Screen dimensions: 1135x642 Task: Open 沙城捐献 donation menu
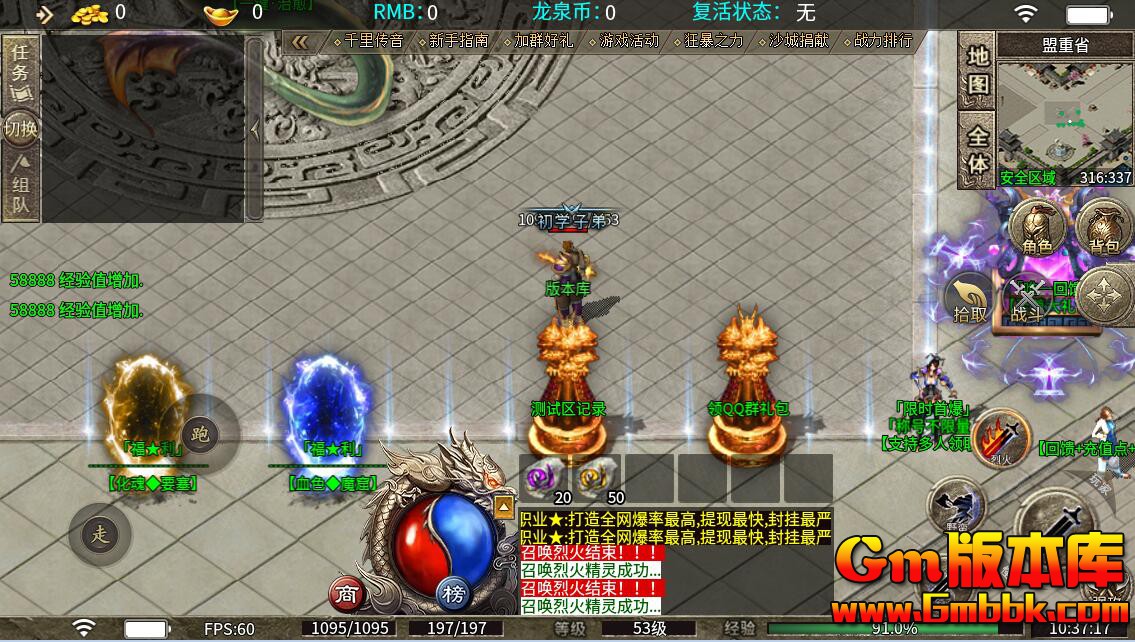(799, 41)
